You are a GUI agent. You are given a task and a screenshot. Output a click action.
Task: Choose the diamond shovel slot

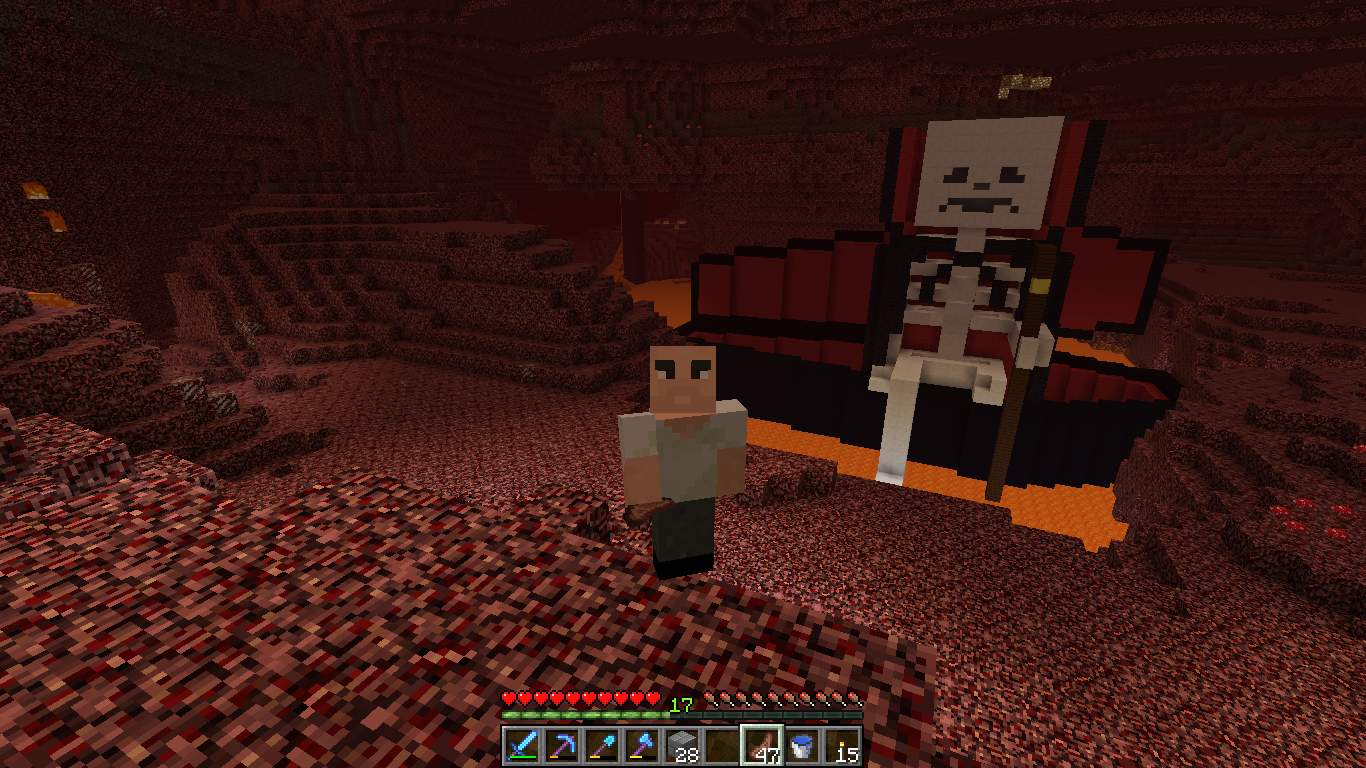click(x=601, y=746)
